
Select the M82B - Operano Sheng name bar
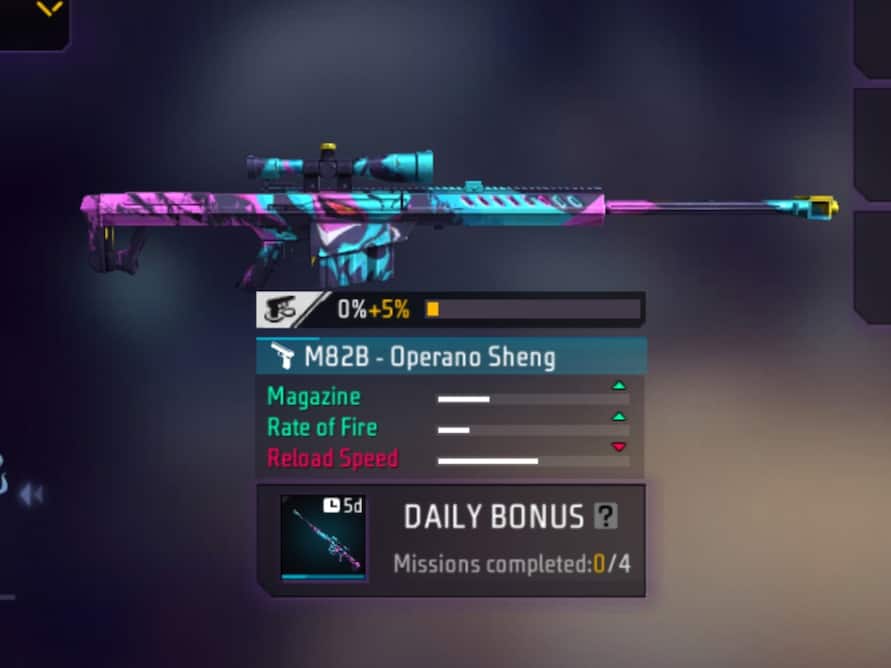451,357
